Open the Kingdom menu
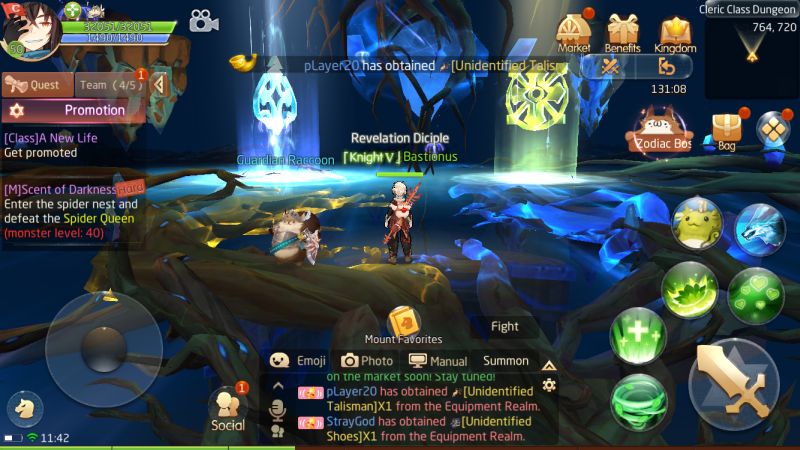800x450 pixels. pos(676,32)
